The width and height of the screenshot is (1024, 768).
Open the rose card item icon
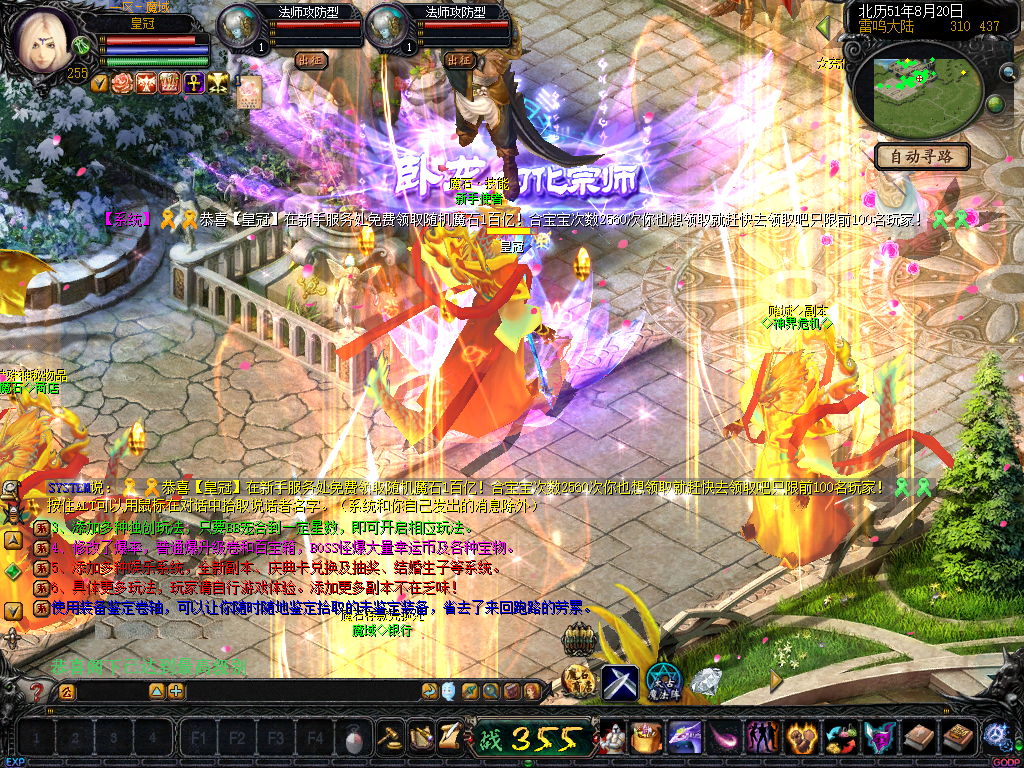click(x=249, y=91)
